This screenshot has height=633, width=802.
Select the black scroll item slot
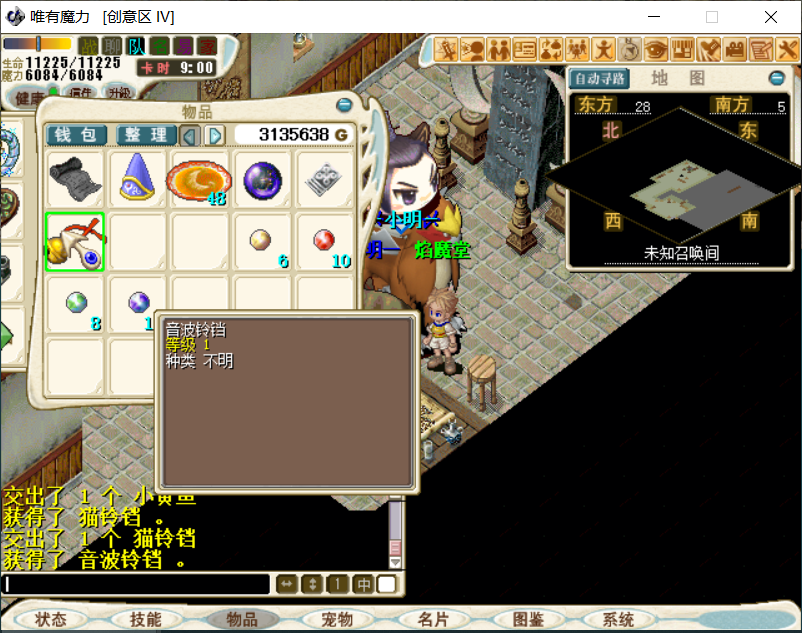click(x=74, y=180)
